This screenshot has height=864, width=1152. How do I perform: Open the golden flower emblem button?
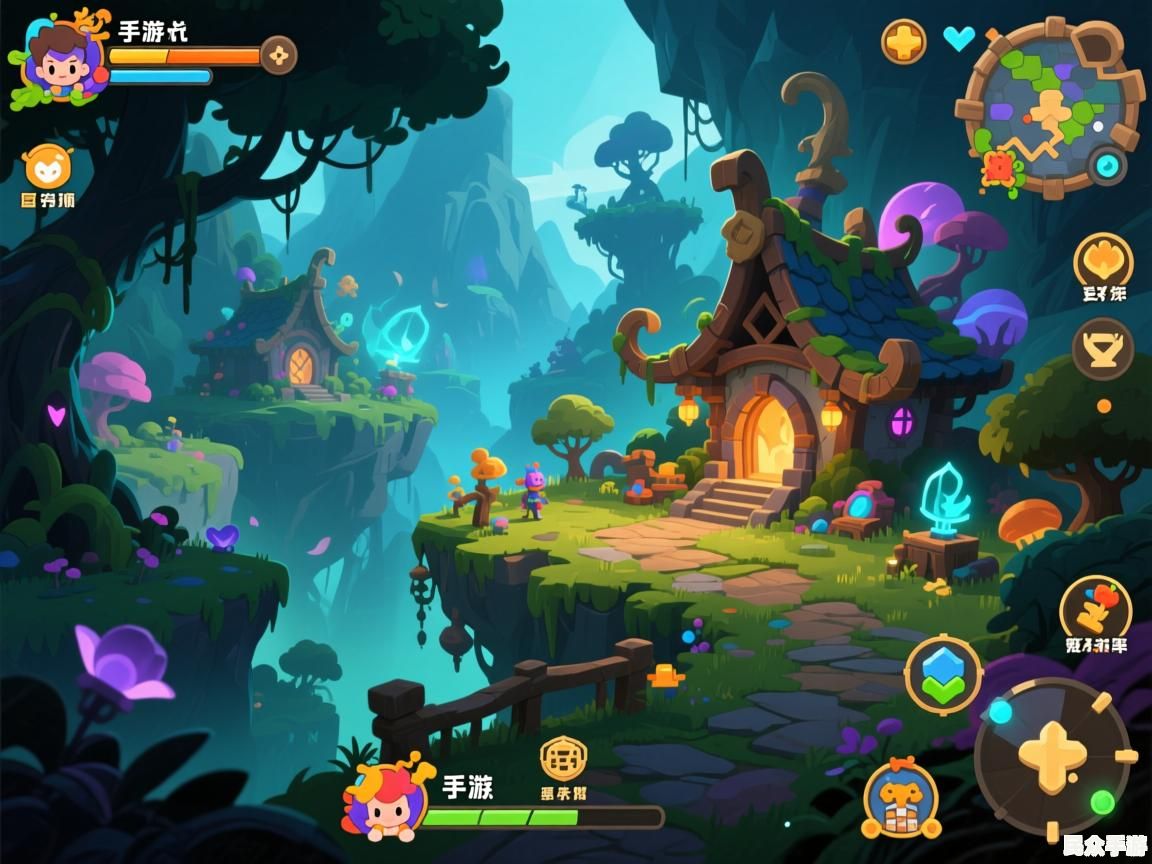[x=1103, y=260]
